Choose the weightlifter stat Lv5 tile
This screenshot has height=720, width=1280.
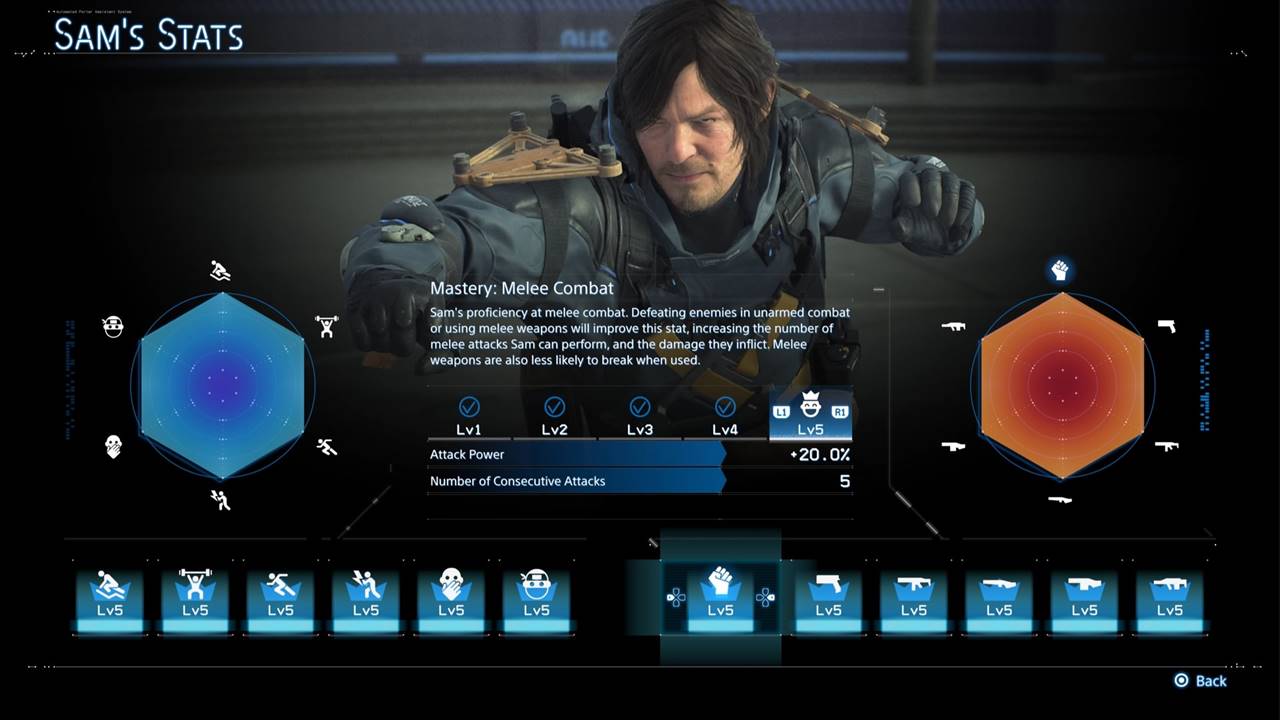(195, 598)
